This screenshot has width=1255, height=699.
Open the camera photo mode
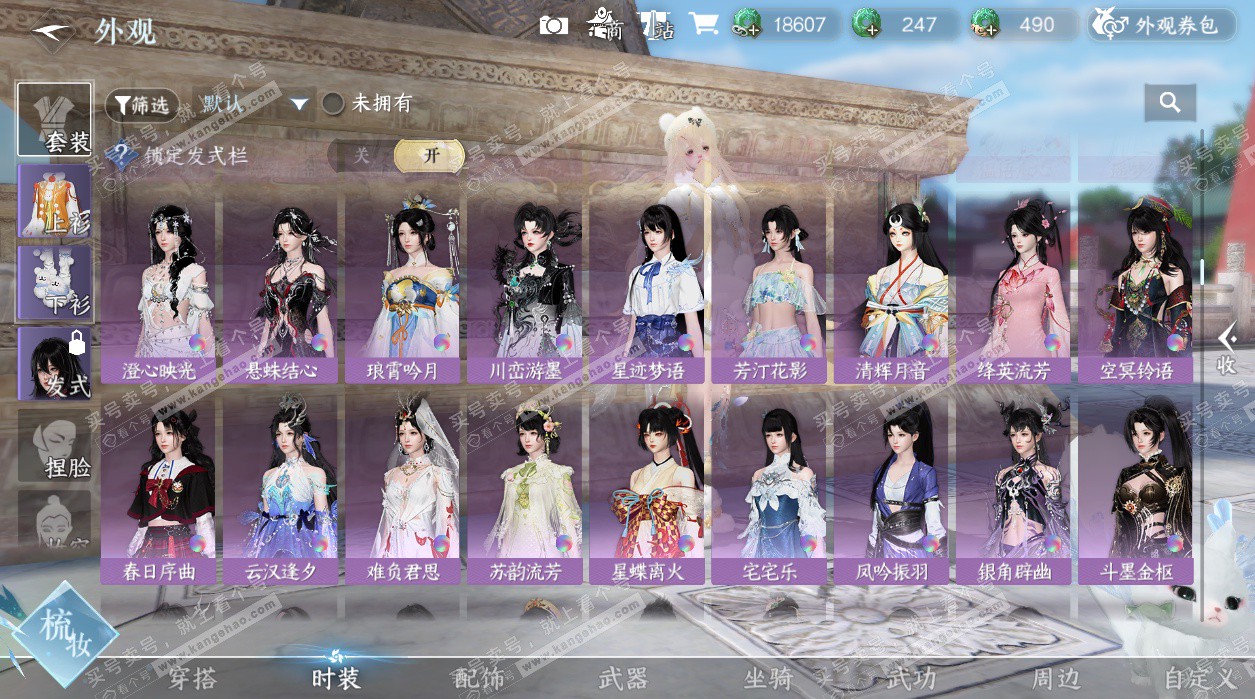[x=553, y=25]
